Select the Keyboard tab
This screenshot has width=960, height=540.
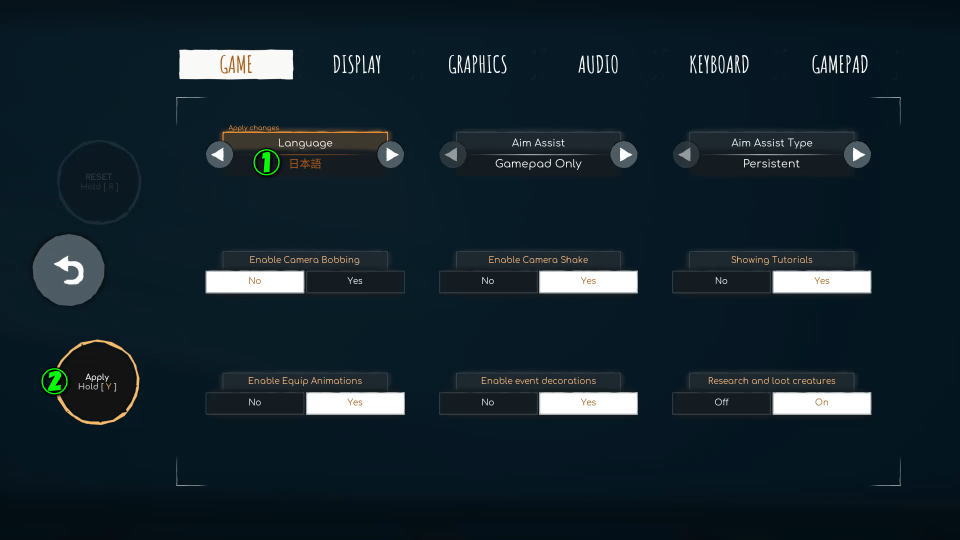tap(719, 65)
